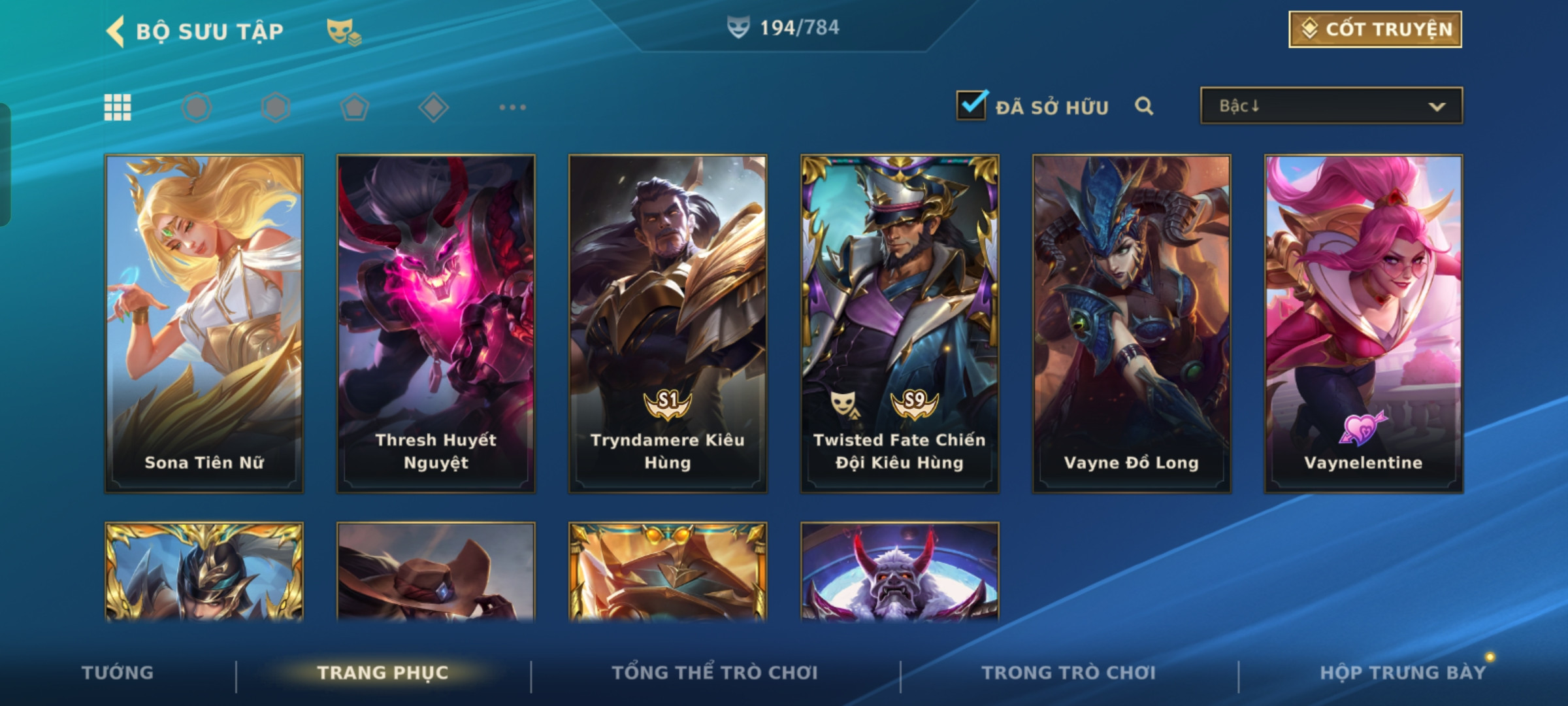Viewport: 1568px width, 706px height.
Task: Go back from Bộ Sưu Tập
Action: [116, 31]
